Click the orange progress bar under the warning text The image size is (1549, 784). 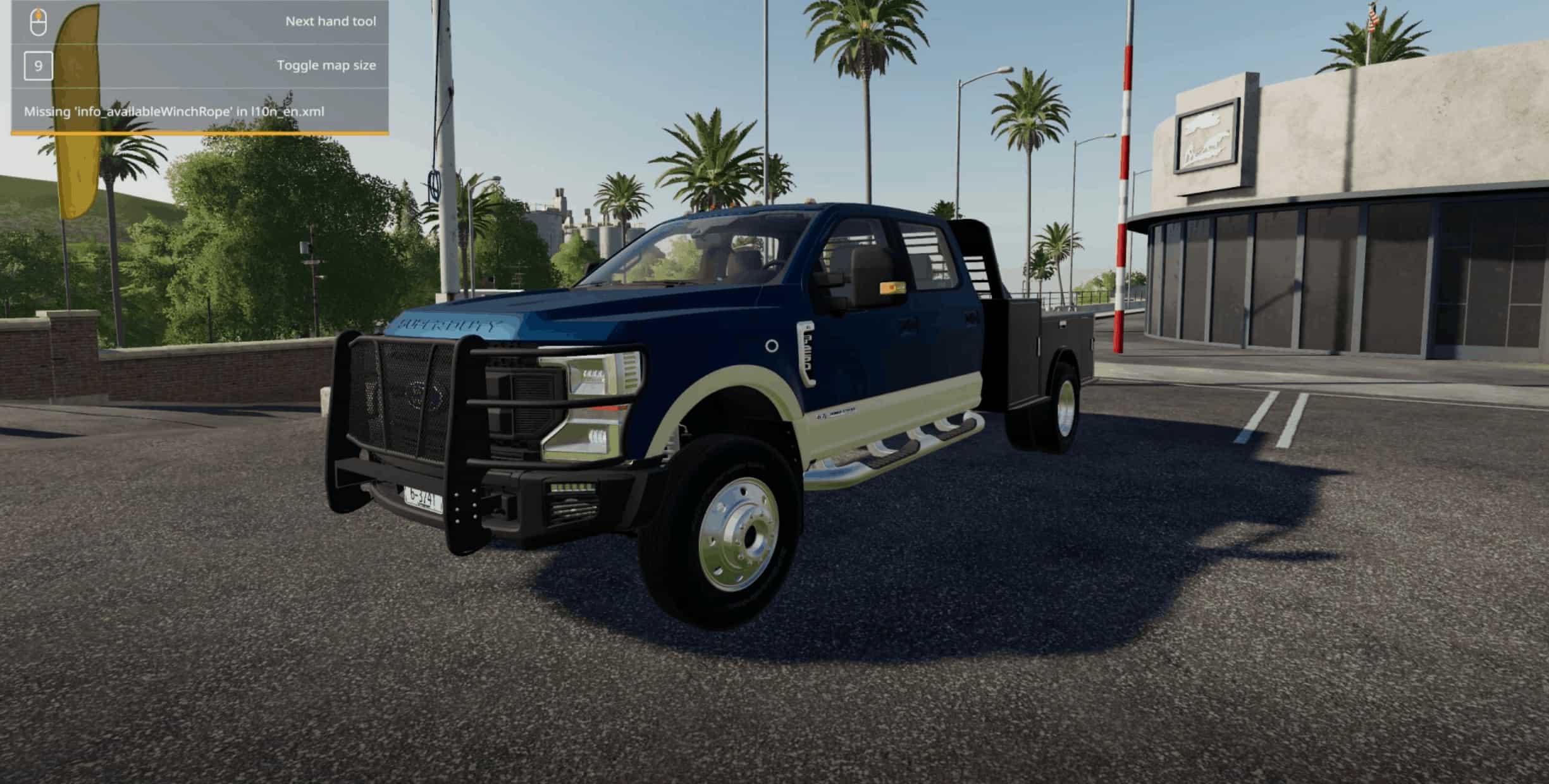(x=200, y=133)
